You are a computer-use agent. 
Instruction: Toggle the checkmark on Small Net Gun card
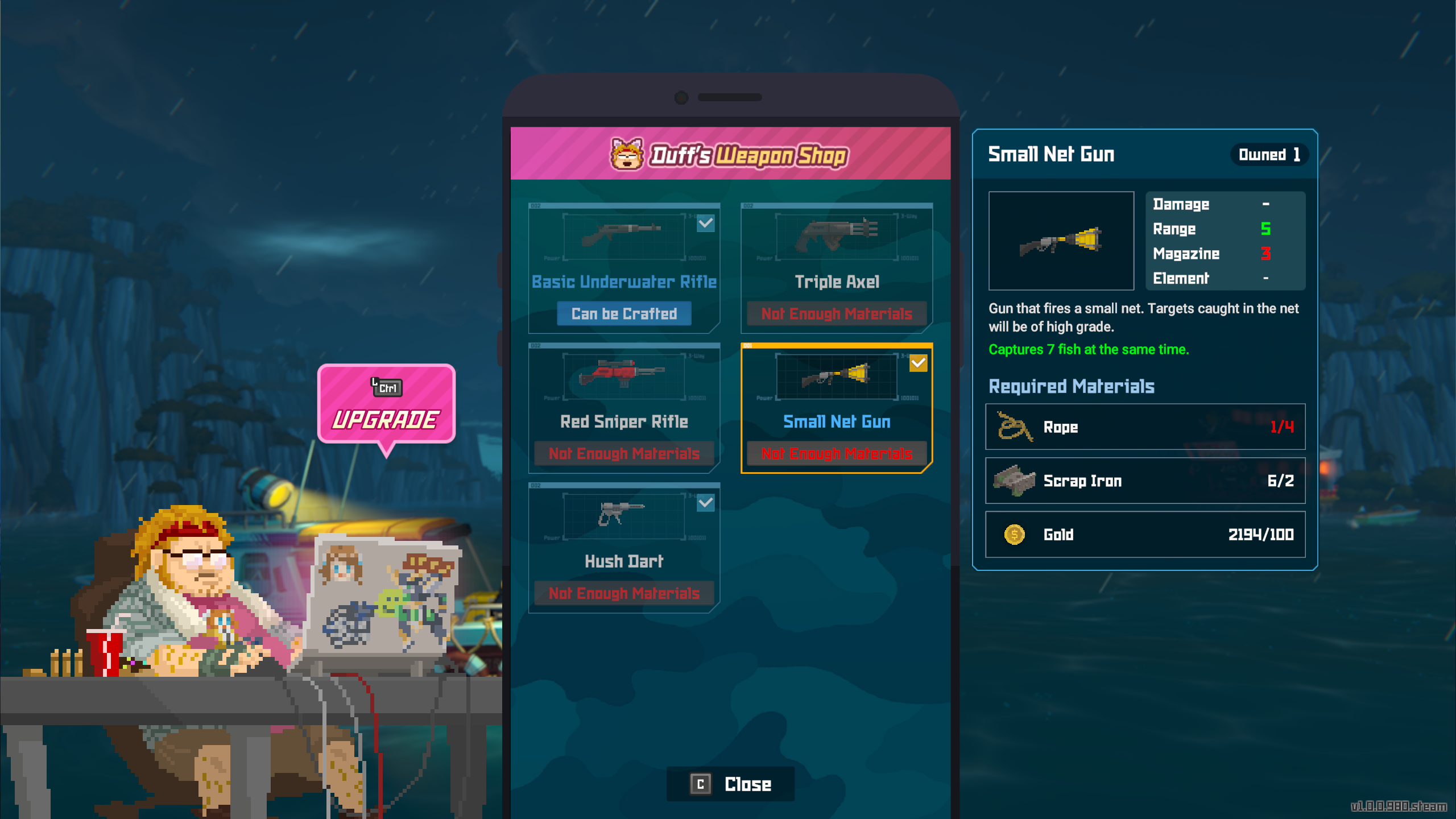(x=918, y=363)
